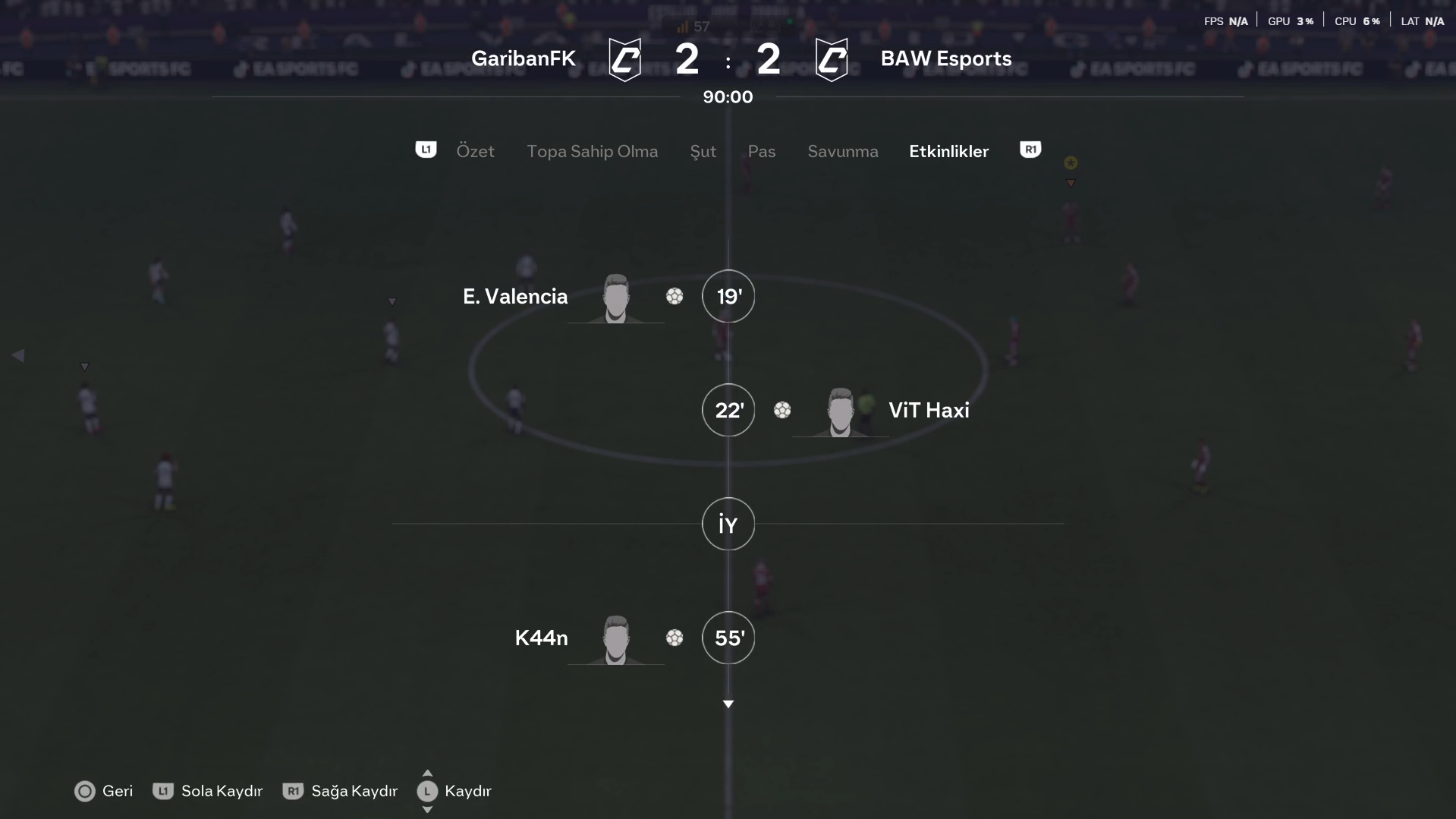The width and height of the screenshot is (1456, 819).
Task: Select K44n's 55' goal event
Action: pos(728,638)
